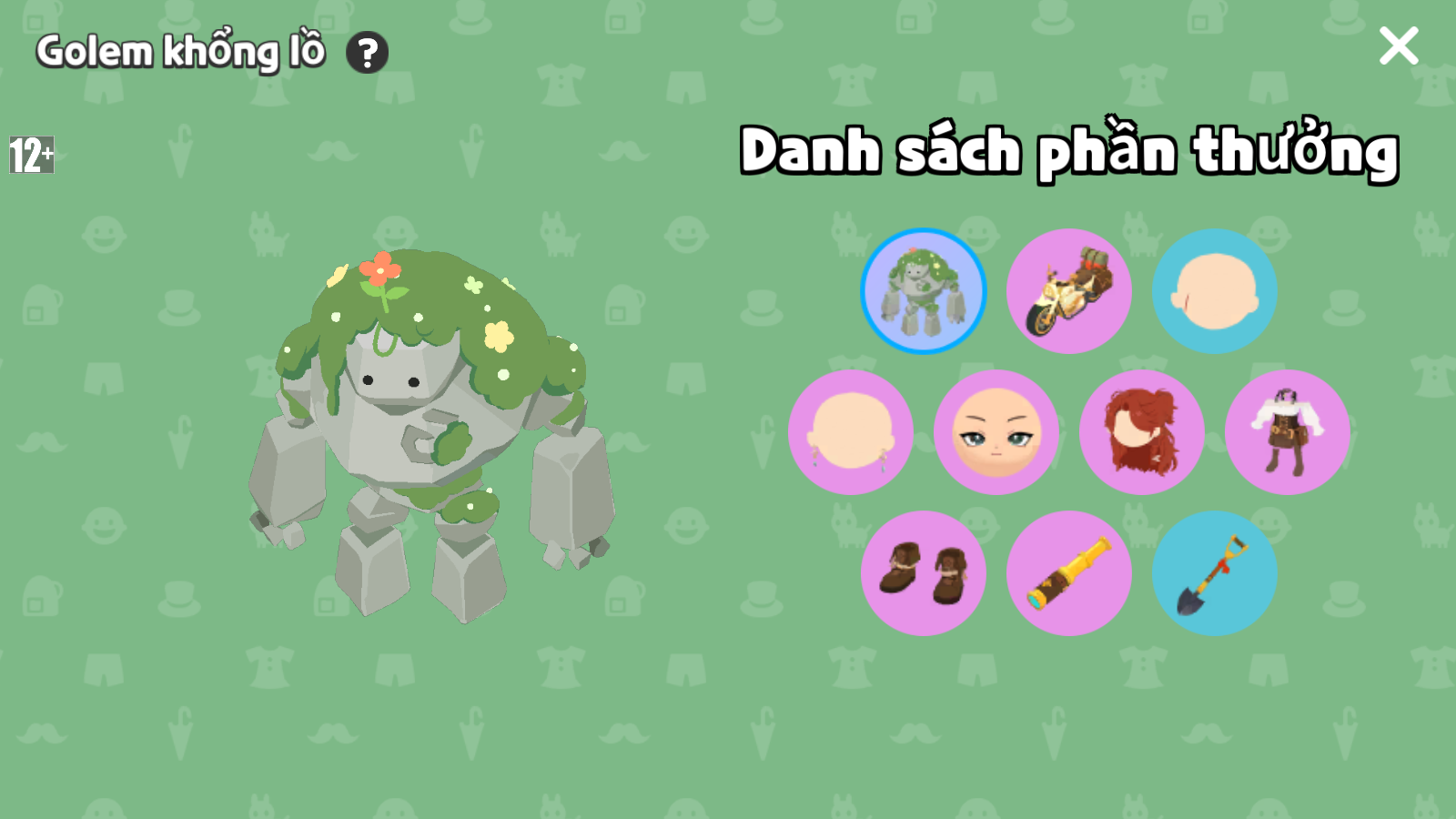Choose the golden motorcycle reward

point(1069,291)
